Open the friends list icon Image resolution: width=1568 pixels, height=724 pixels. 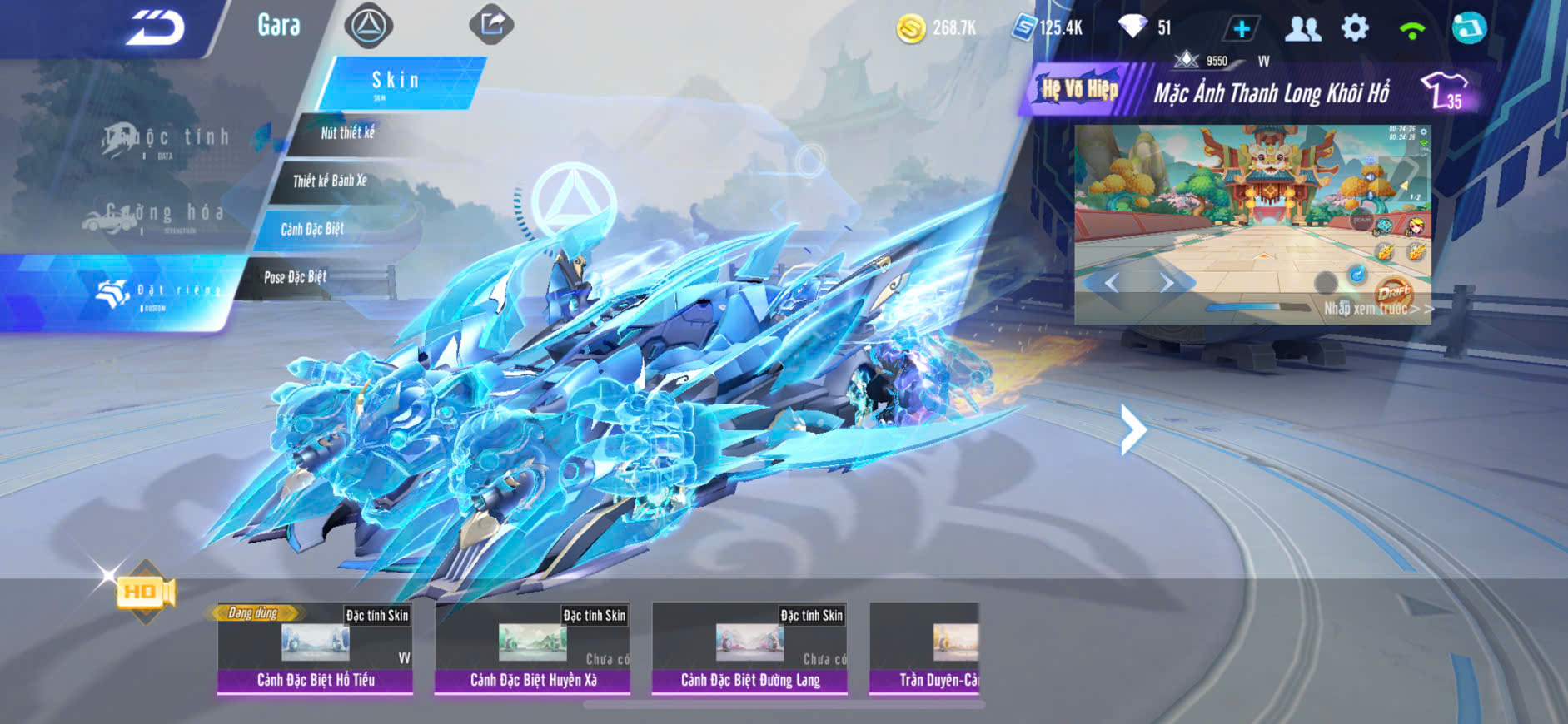tap(1302, 28)
